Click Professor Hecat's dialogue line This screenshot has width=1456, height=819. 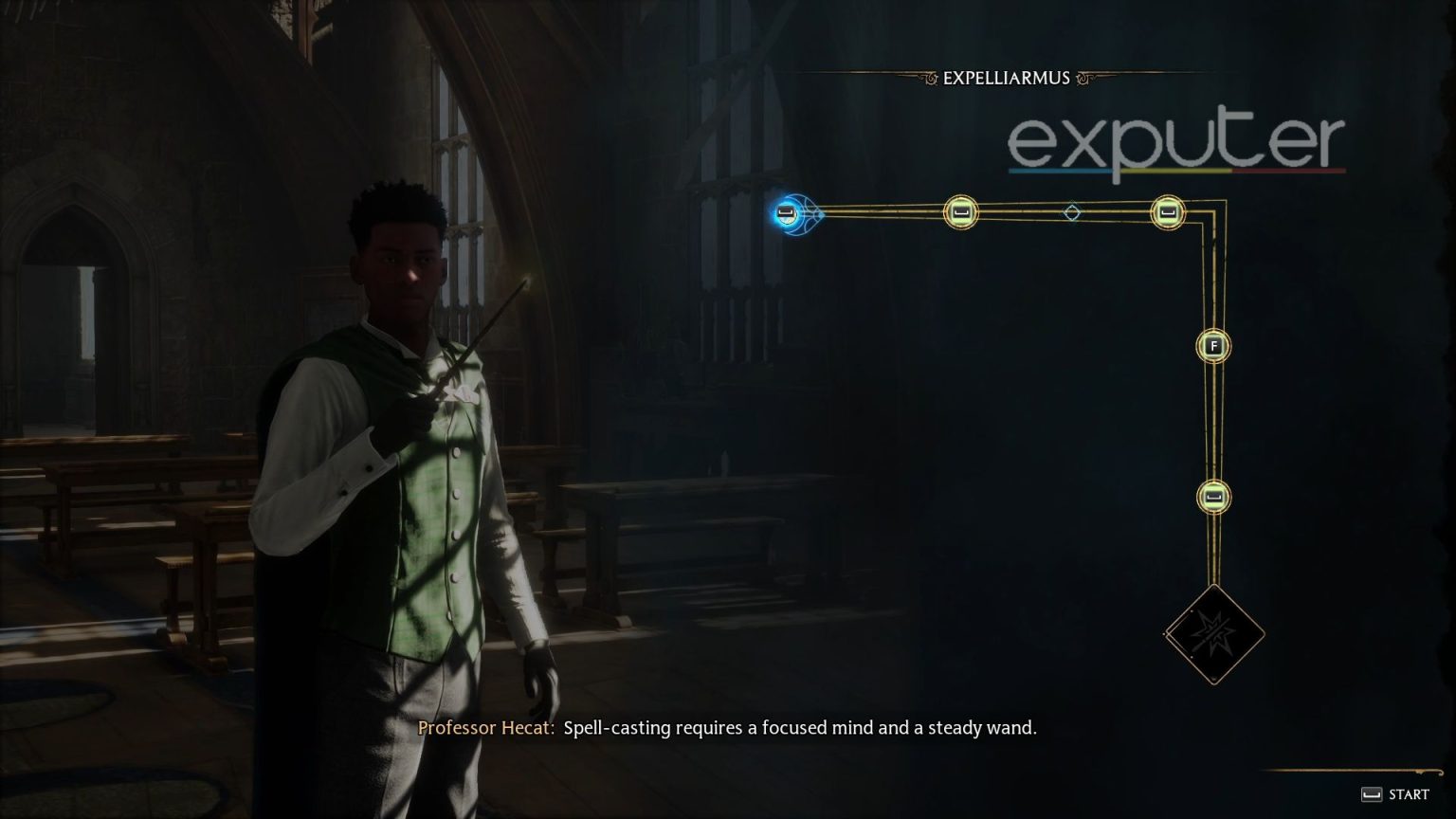[x=730, y=728]
